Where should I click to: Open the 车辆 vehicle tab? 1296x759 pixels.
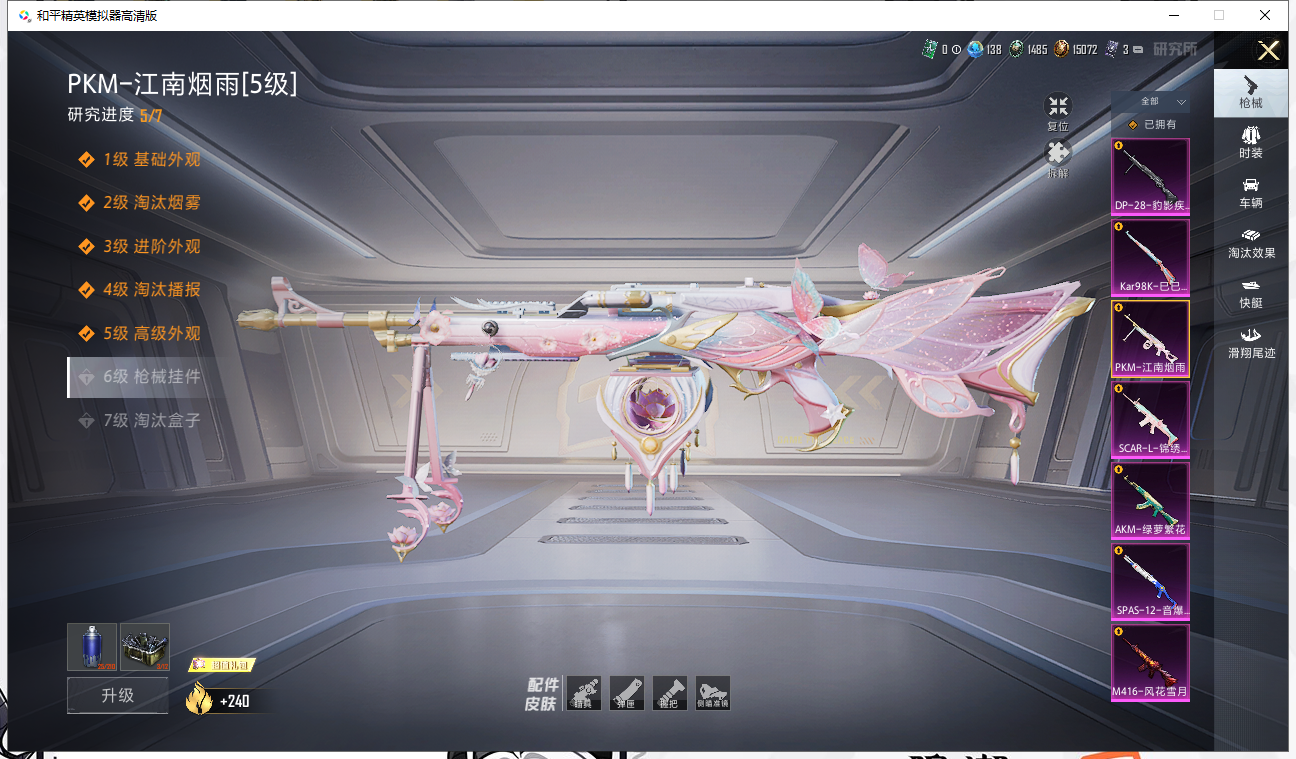(1250, 193)
